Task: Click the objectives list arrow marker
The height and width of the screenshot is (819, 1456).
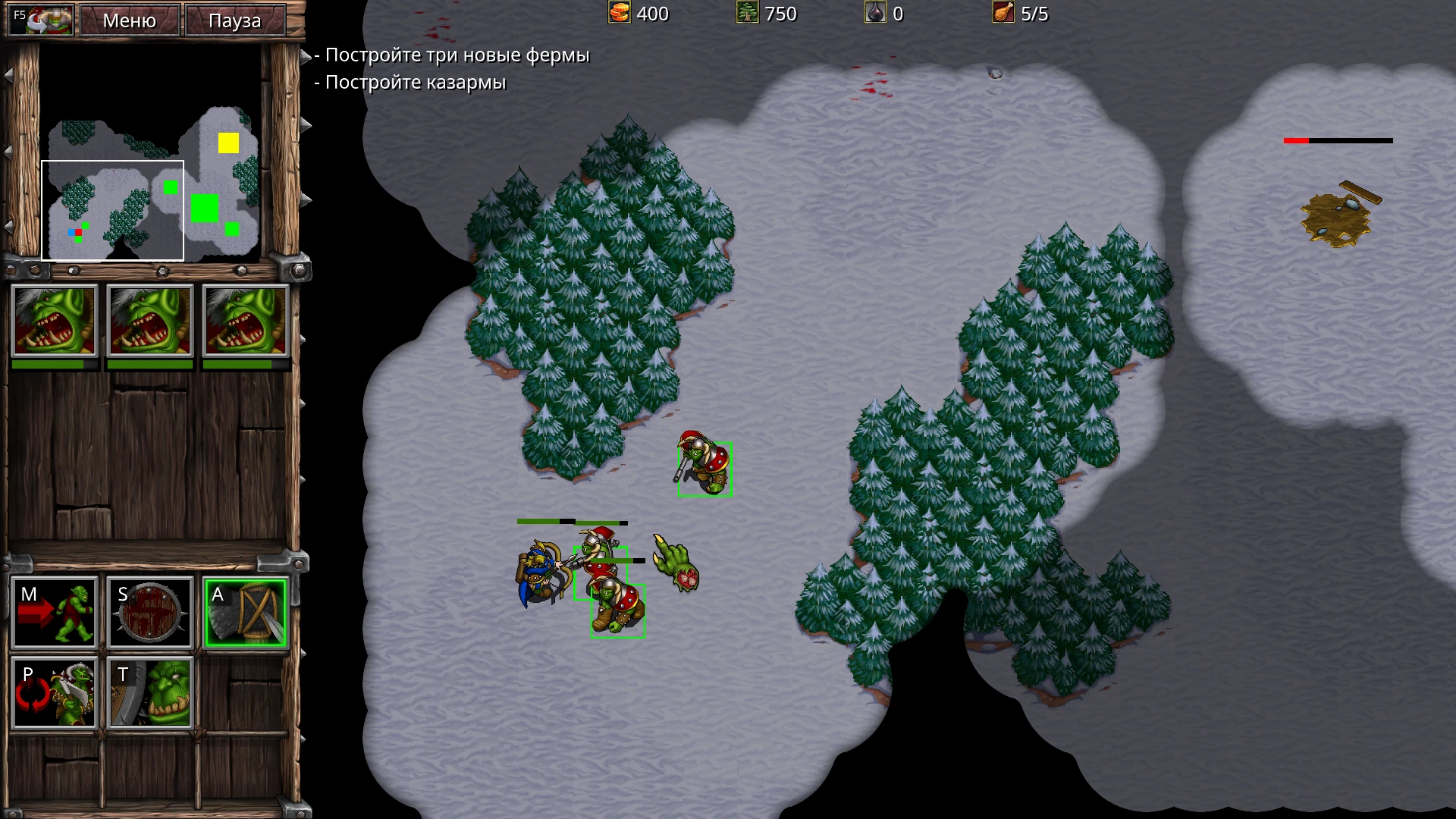Action: (306, 55)
